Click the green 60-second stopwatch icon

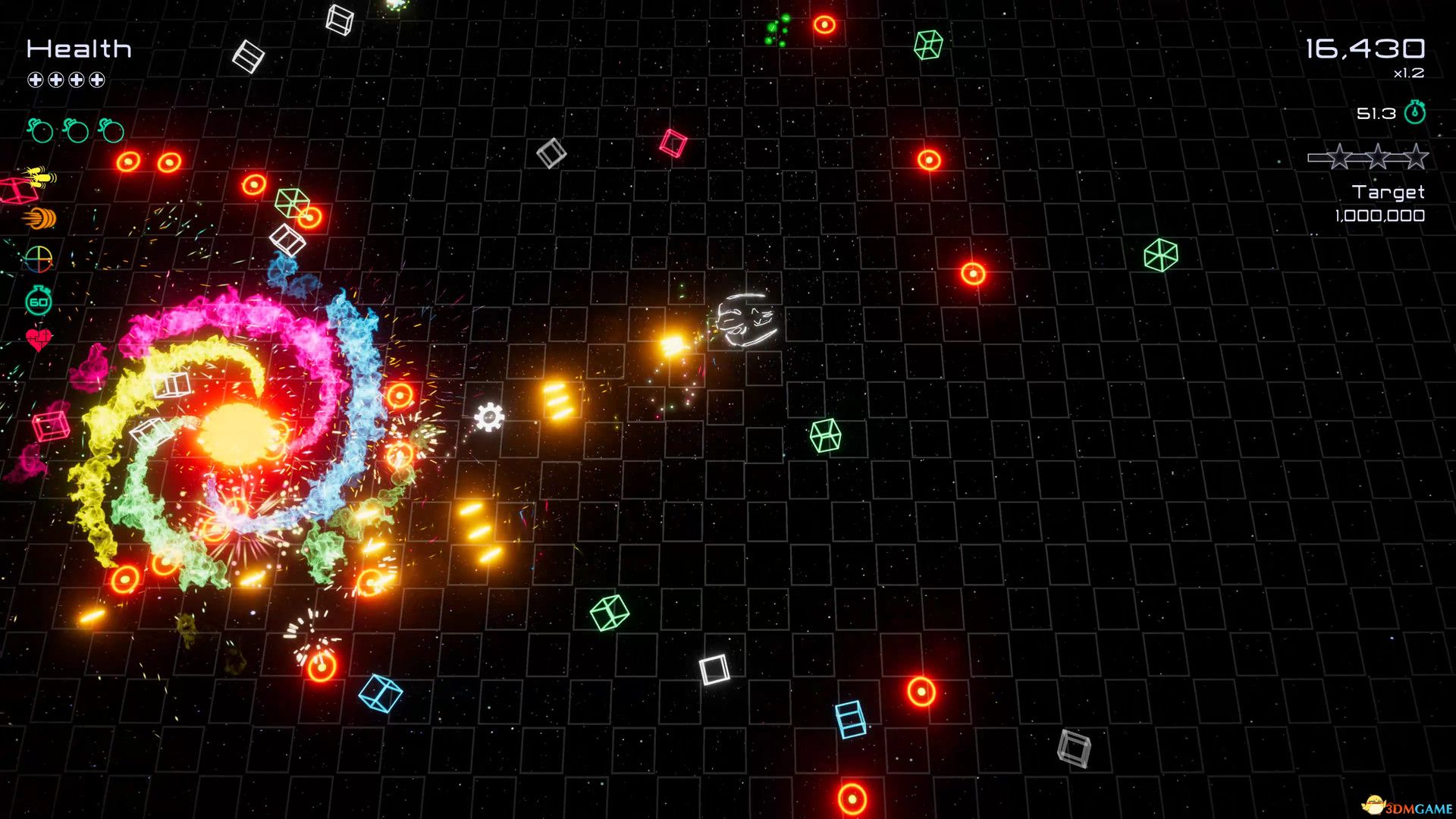pyautogui.click(x=38, y=300)
